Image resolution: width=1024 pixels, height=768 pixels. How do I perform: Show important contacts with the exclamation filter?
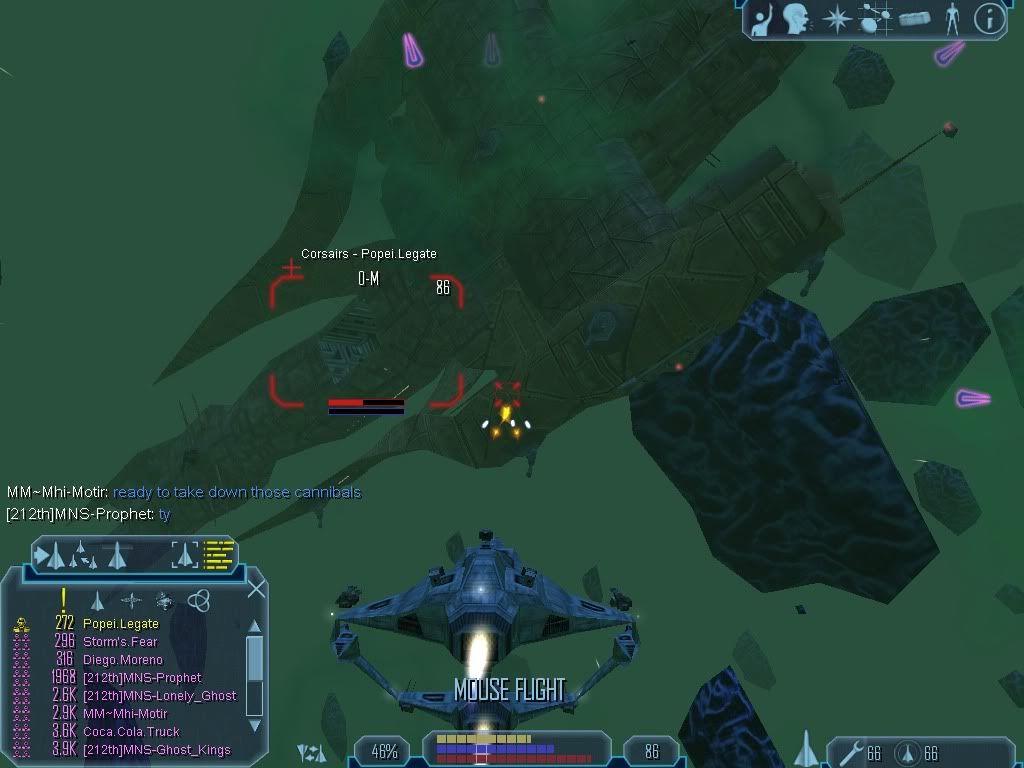[x=63, y=600]
